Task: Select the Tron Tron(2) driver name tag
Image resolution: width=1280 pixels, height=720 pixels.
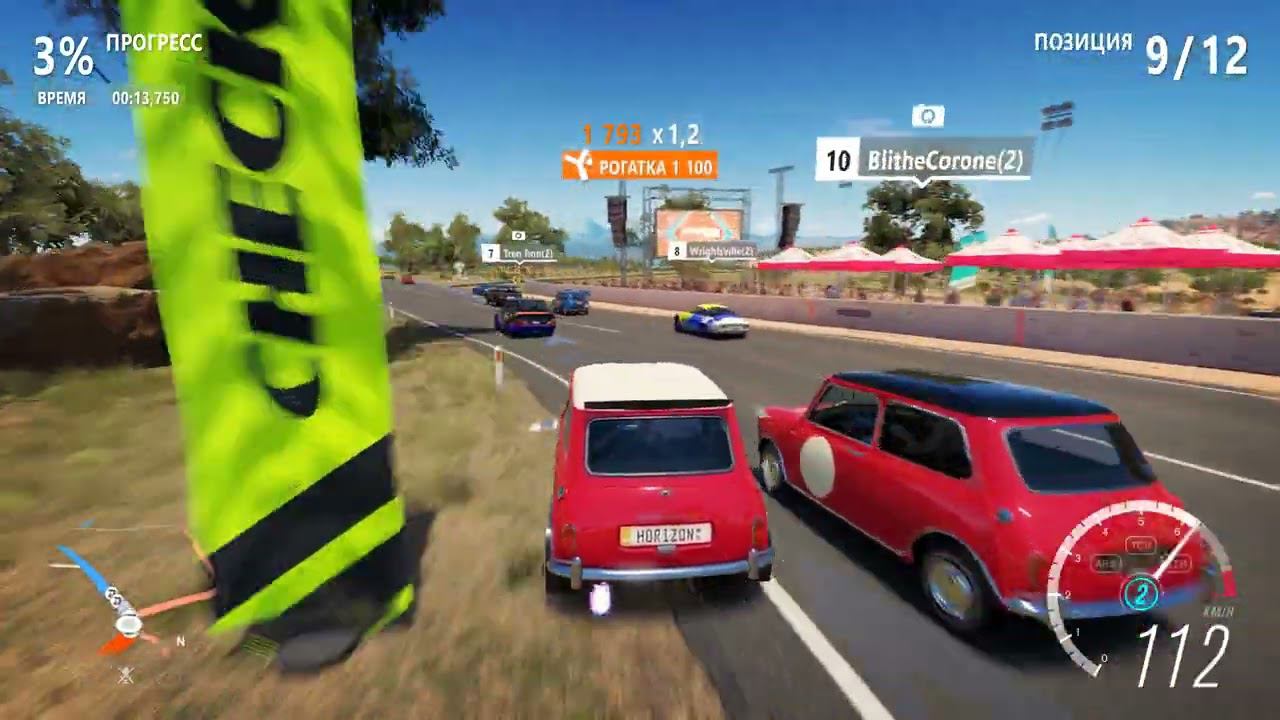Action: click(x=518, y=254)
